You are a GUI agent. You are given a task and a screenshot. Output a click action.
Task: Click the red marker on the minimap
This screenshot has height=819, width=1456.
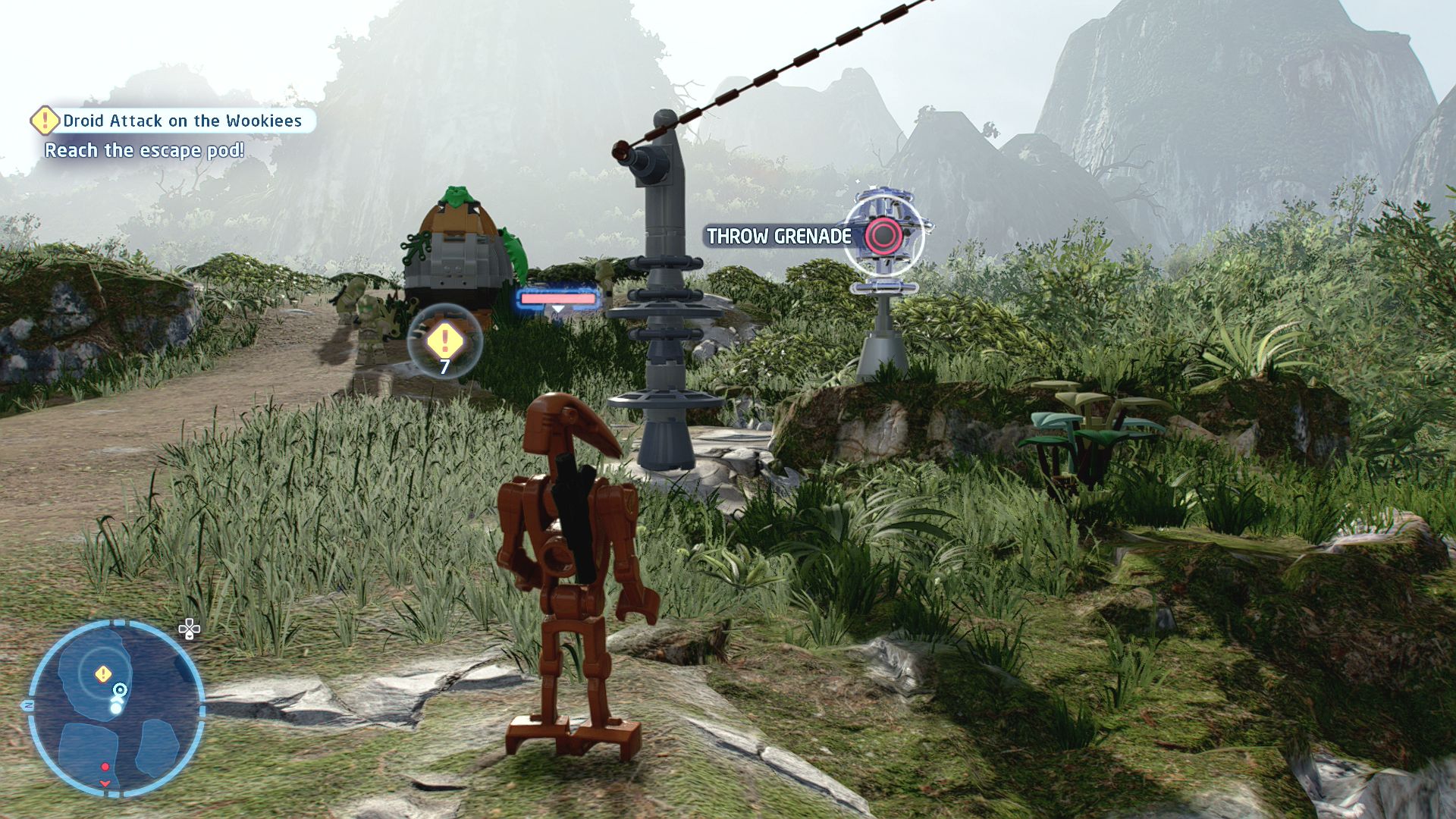coord(105,767)
